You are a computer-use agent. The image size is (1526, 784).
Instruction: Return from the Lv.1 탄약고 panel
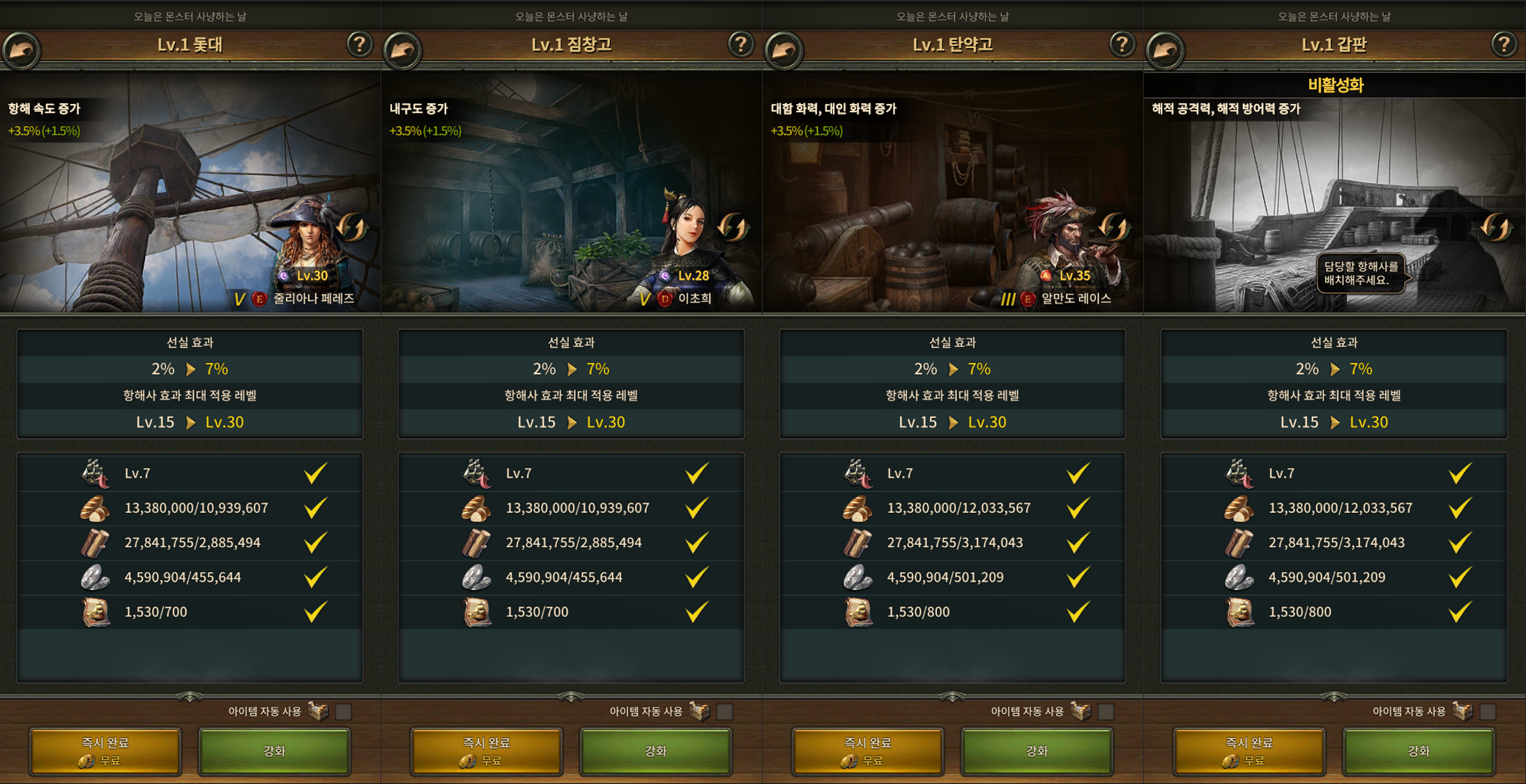784,49
